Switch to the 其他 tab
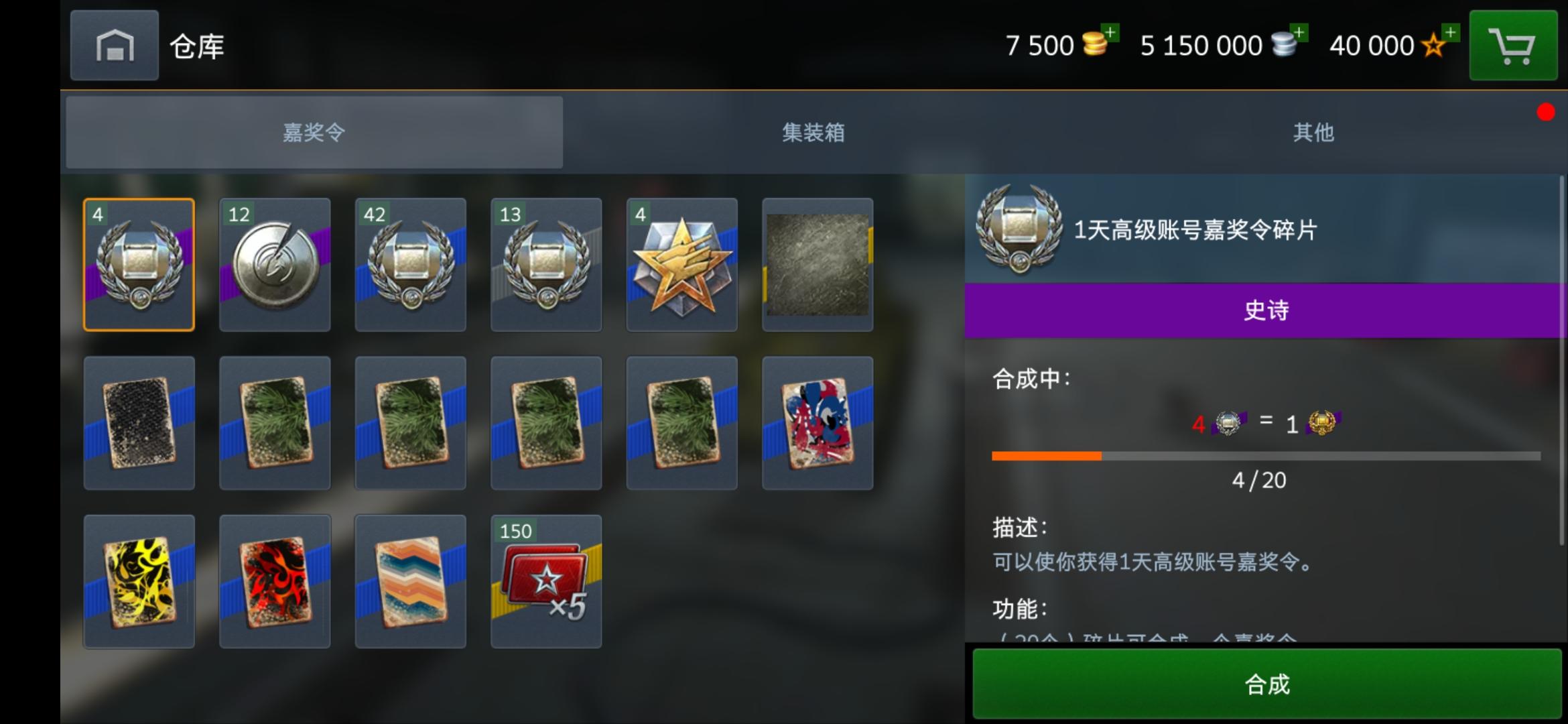1568x724 pixels. coord(1313,133)
